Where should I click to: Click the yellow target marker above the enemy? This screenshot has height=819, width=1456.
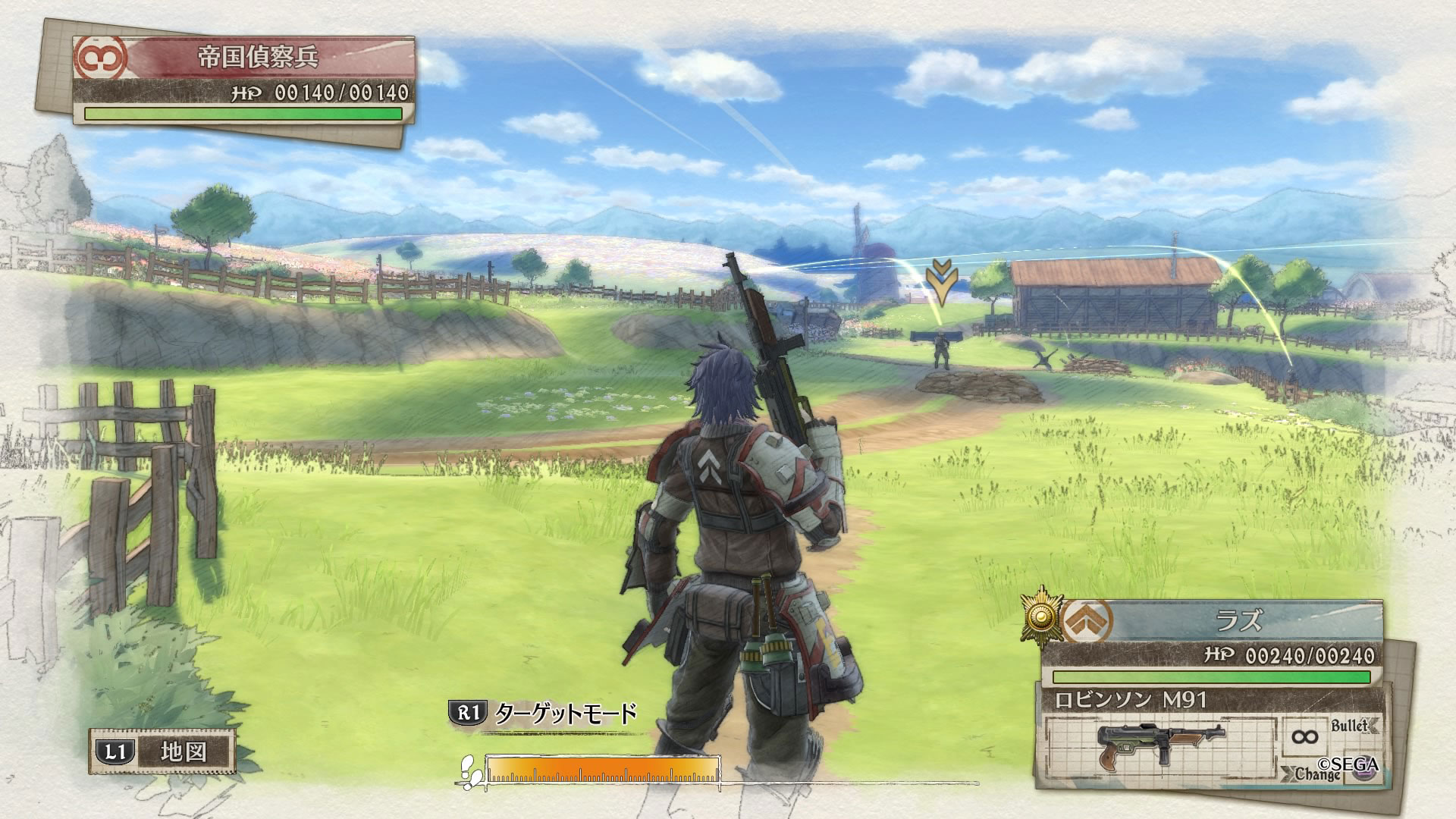[941, 281]
